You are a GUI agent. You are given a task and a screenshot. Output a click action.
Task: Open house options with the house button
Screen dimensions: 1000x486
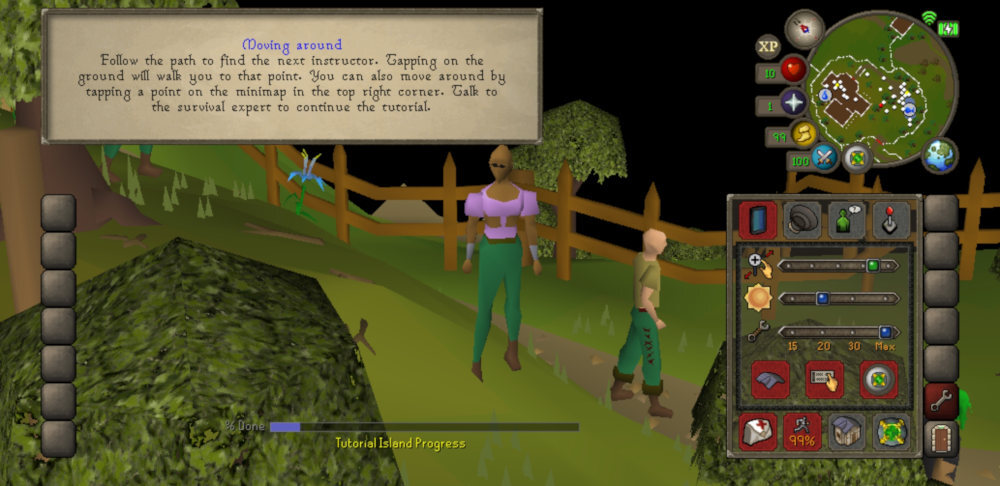click(x=846, y=431)
